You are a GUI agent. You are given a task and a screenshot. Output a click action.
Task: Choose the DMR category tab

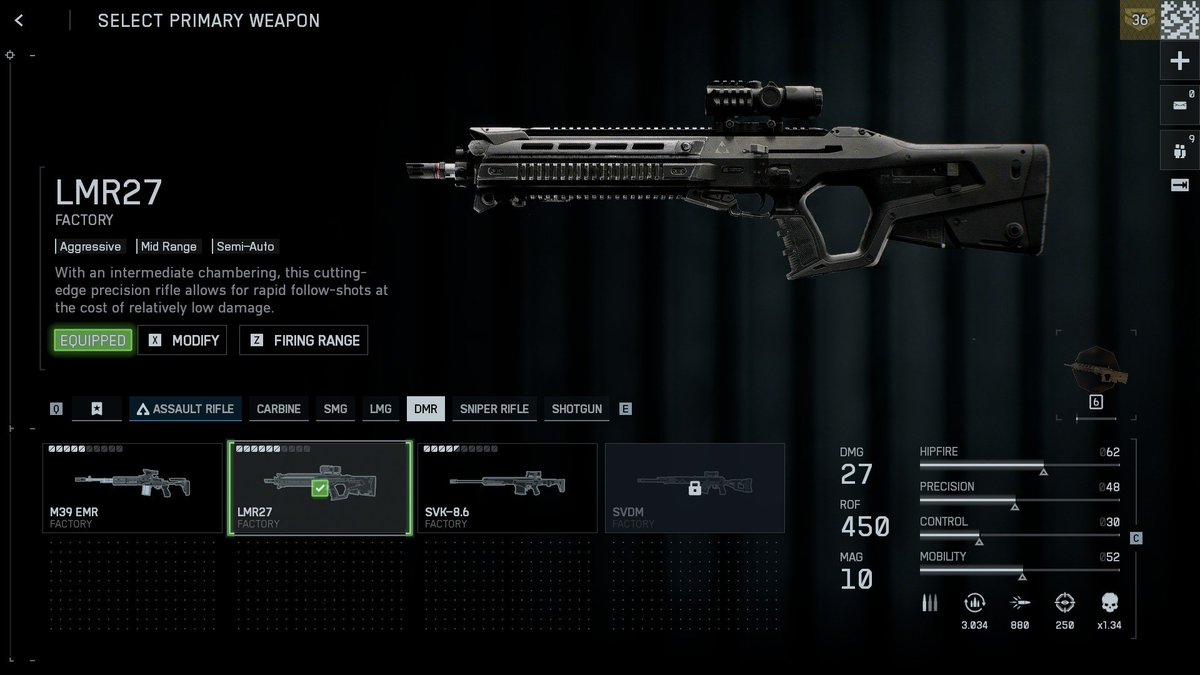(426, 409)
